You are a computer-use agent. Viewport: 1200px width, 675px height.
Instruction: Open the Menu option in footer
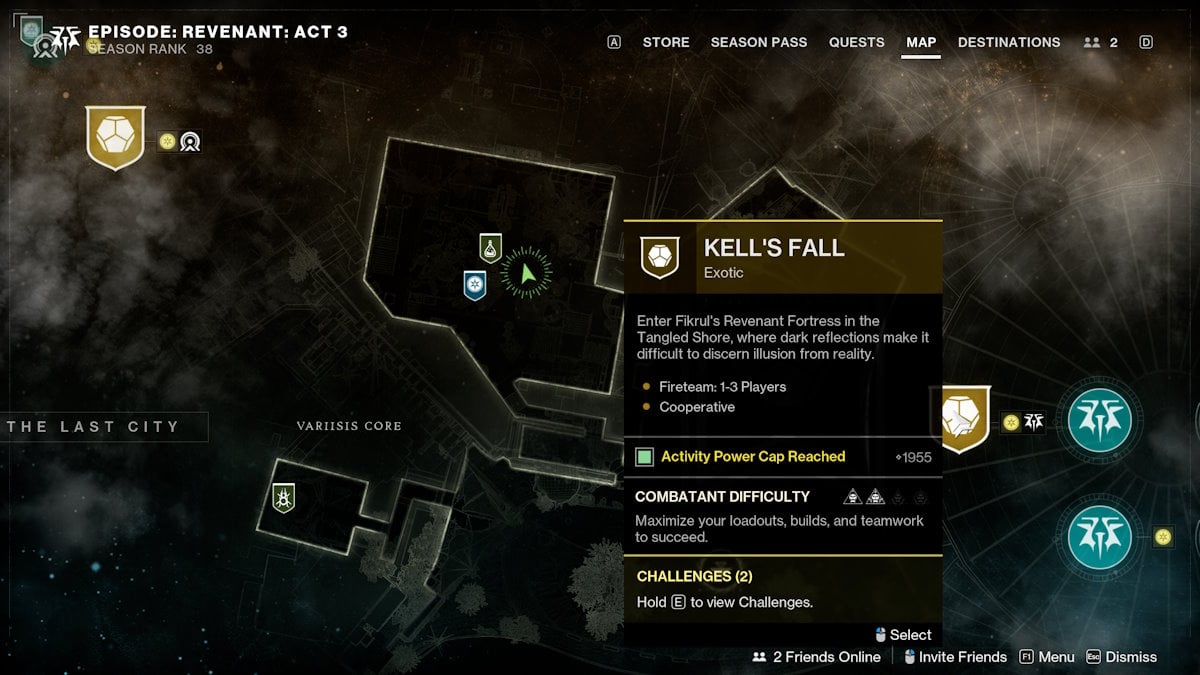1047,657
